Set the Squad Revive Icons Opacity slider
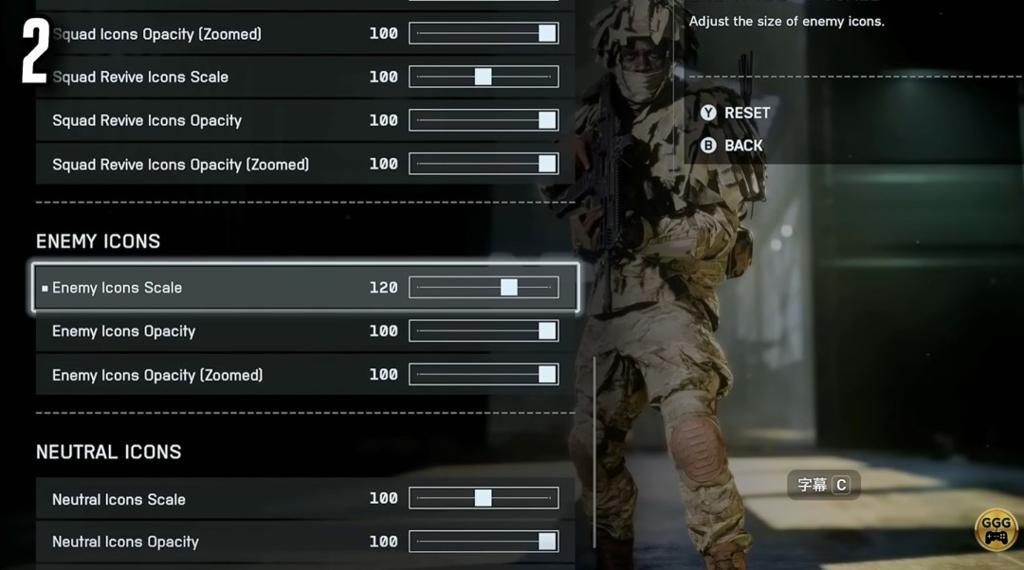 (x=484, y=121)
